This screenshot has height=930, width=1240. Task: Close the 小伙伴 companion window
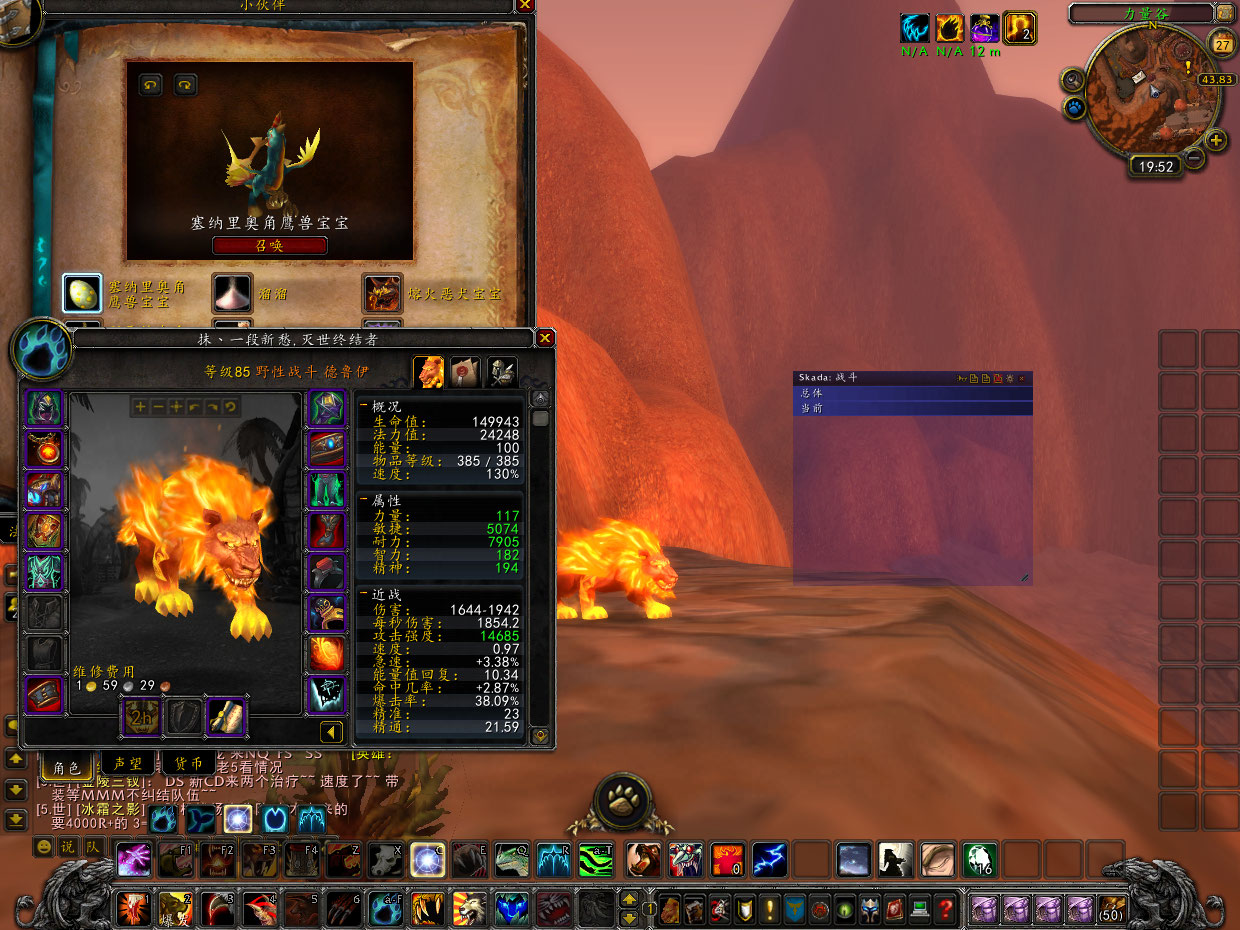(x=525, y=5)
